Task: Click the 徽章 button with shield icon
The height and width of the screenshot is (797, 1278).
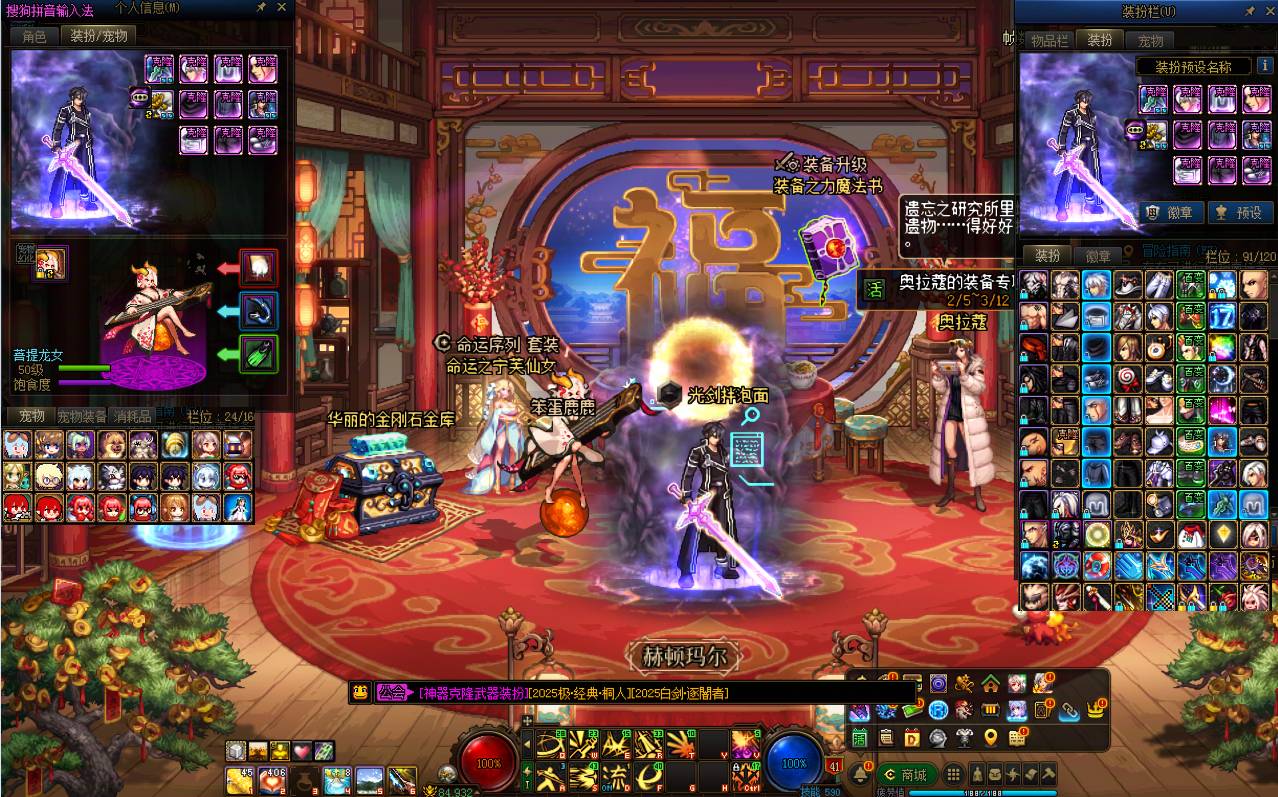Action: click(x=1168, y=212)
